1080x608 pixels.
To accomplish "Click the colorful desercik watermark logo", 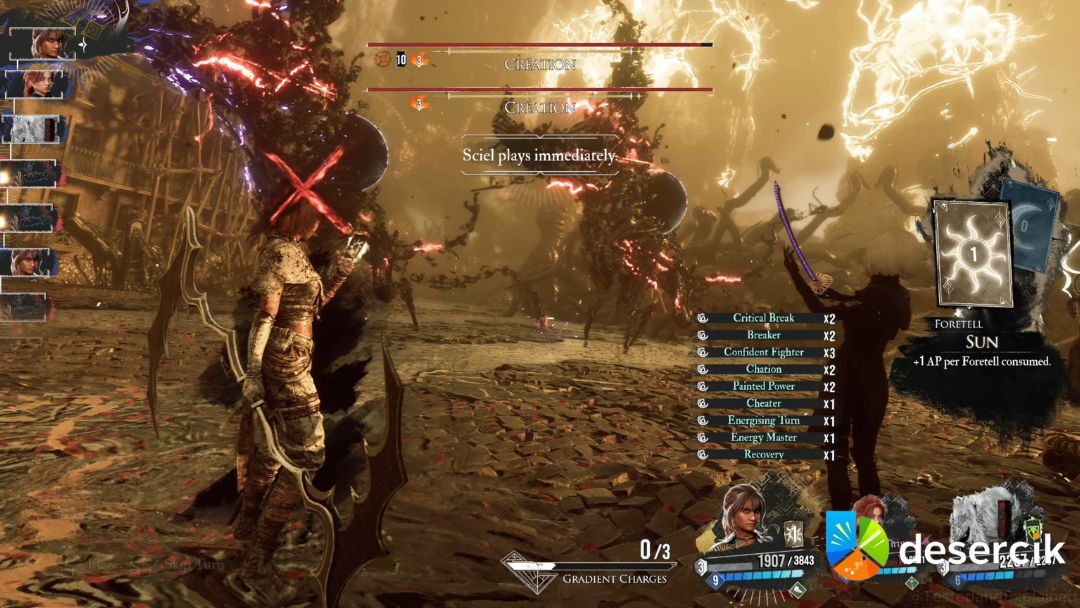I will 857,545.
